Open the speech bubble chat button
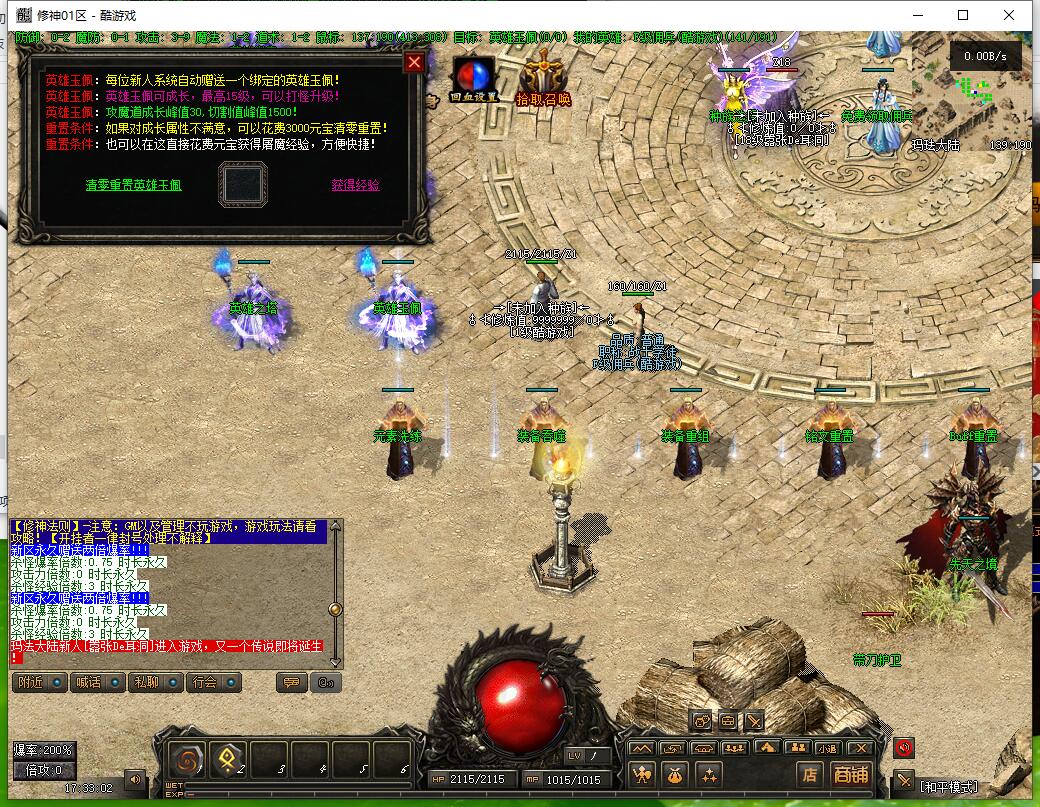1040x807 pixels. pos(291,683)
